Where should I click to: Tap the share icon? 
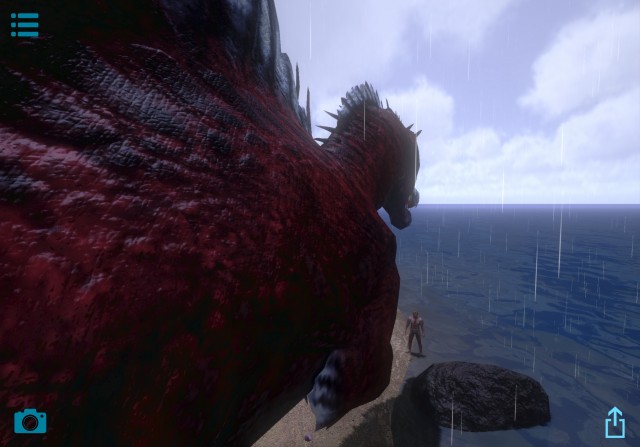tap(614, 422)
